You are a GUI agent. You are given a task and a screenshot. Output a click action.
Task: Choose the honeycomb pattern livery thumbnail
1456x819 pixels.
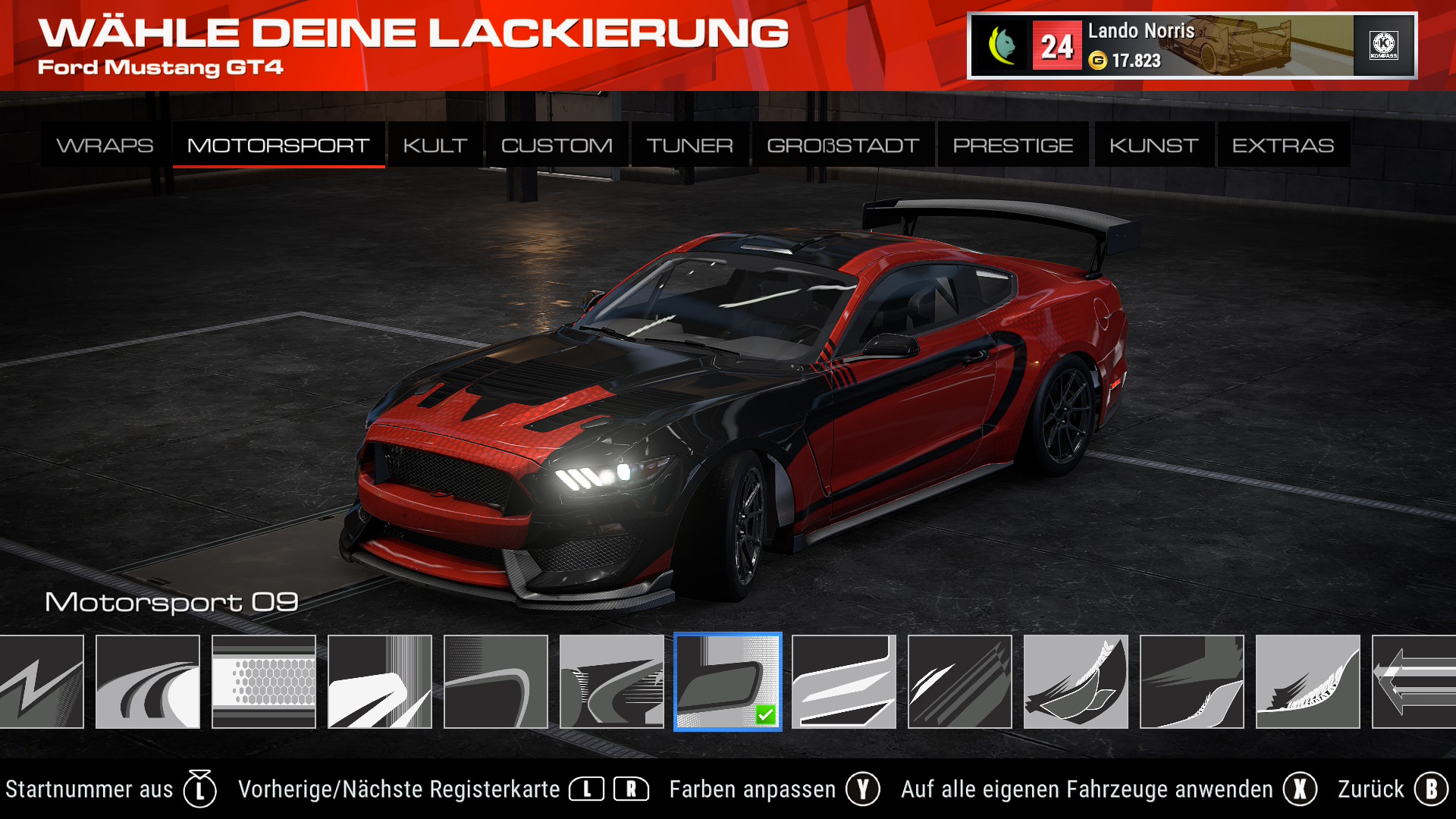263,682
